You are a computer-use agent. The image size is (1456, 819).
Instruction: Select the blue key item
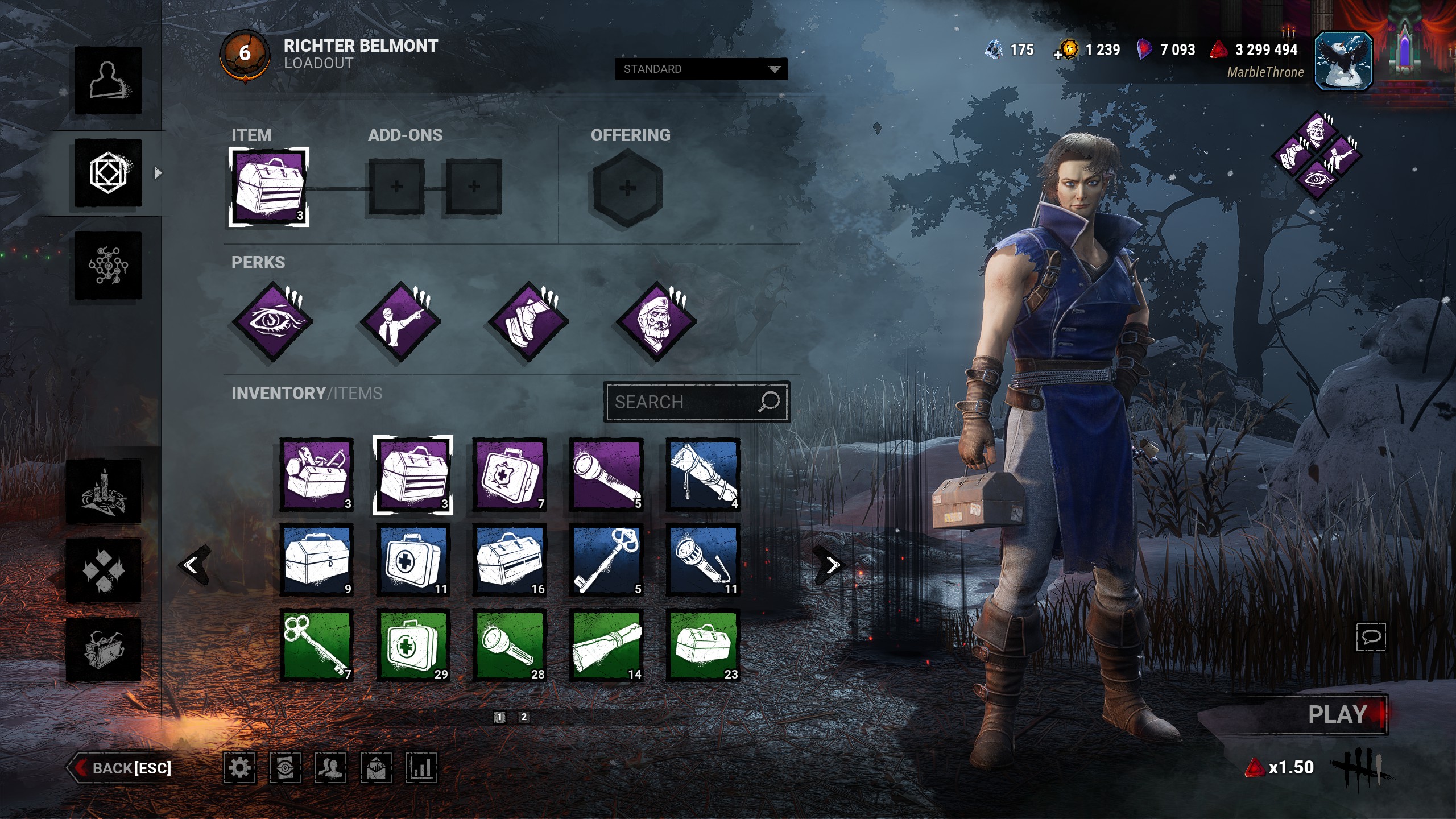pos(606,560)
